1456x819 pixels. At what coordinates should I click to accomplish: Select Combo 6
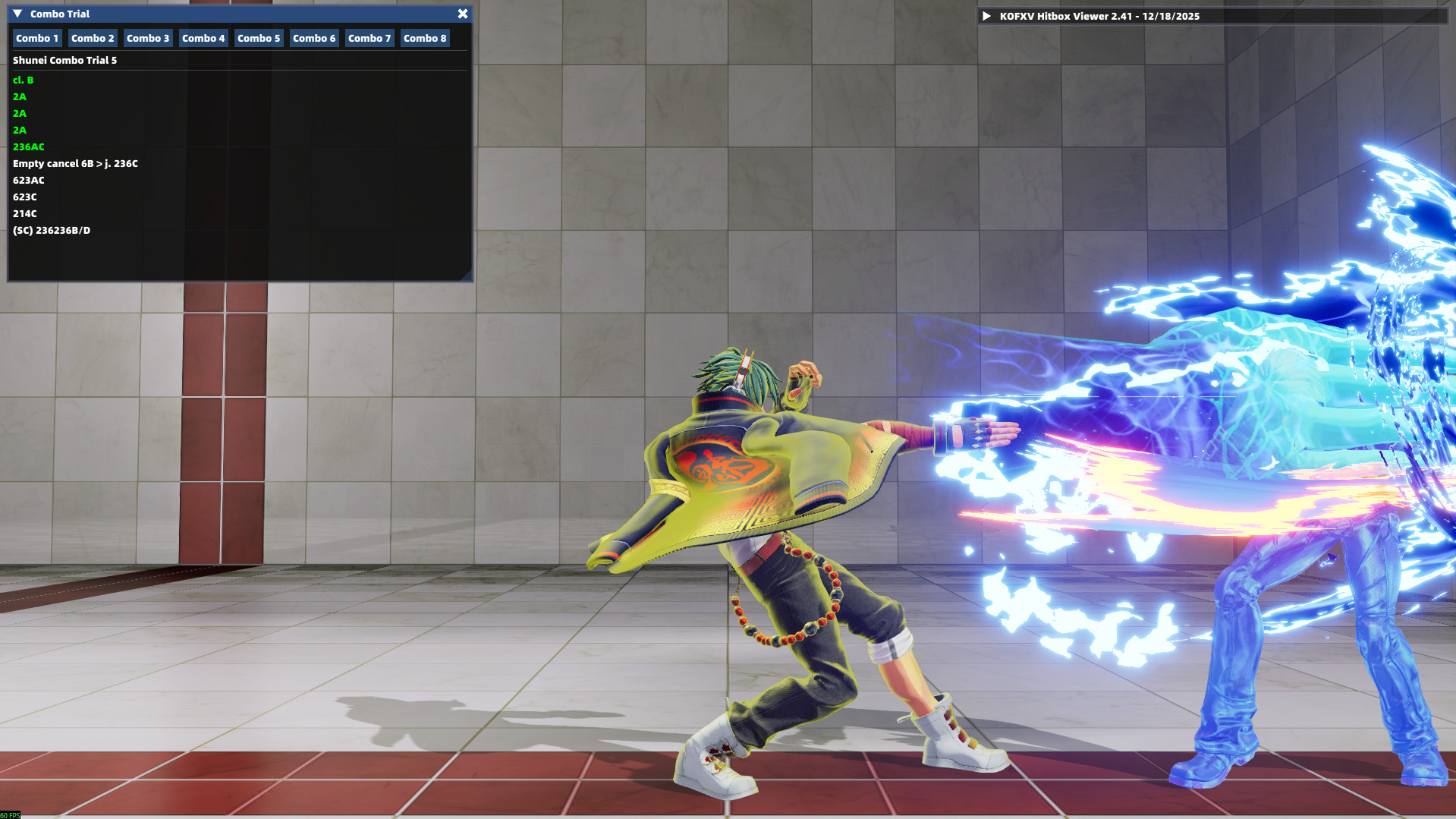[313, 38]
